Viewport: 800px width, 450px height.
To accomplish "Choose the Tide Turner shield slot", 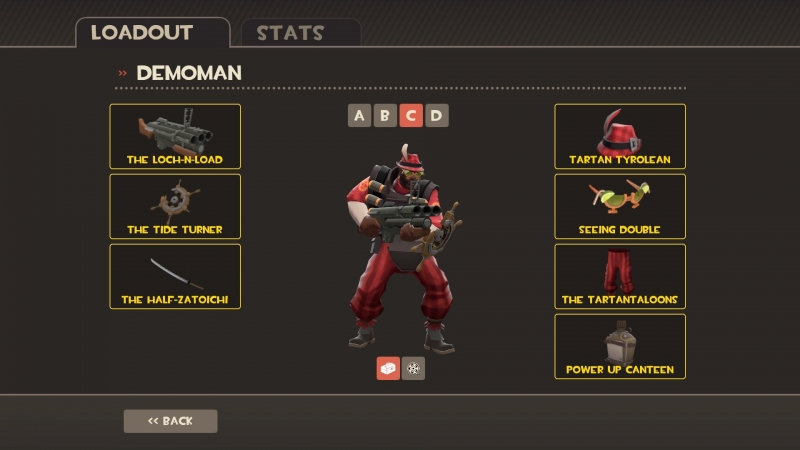I will 175,206.
